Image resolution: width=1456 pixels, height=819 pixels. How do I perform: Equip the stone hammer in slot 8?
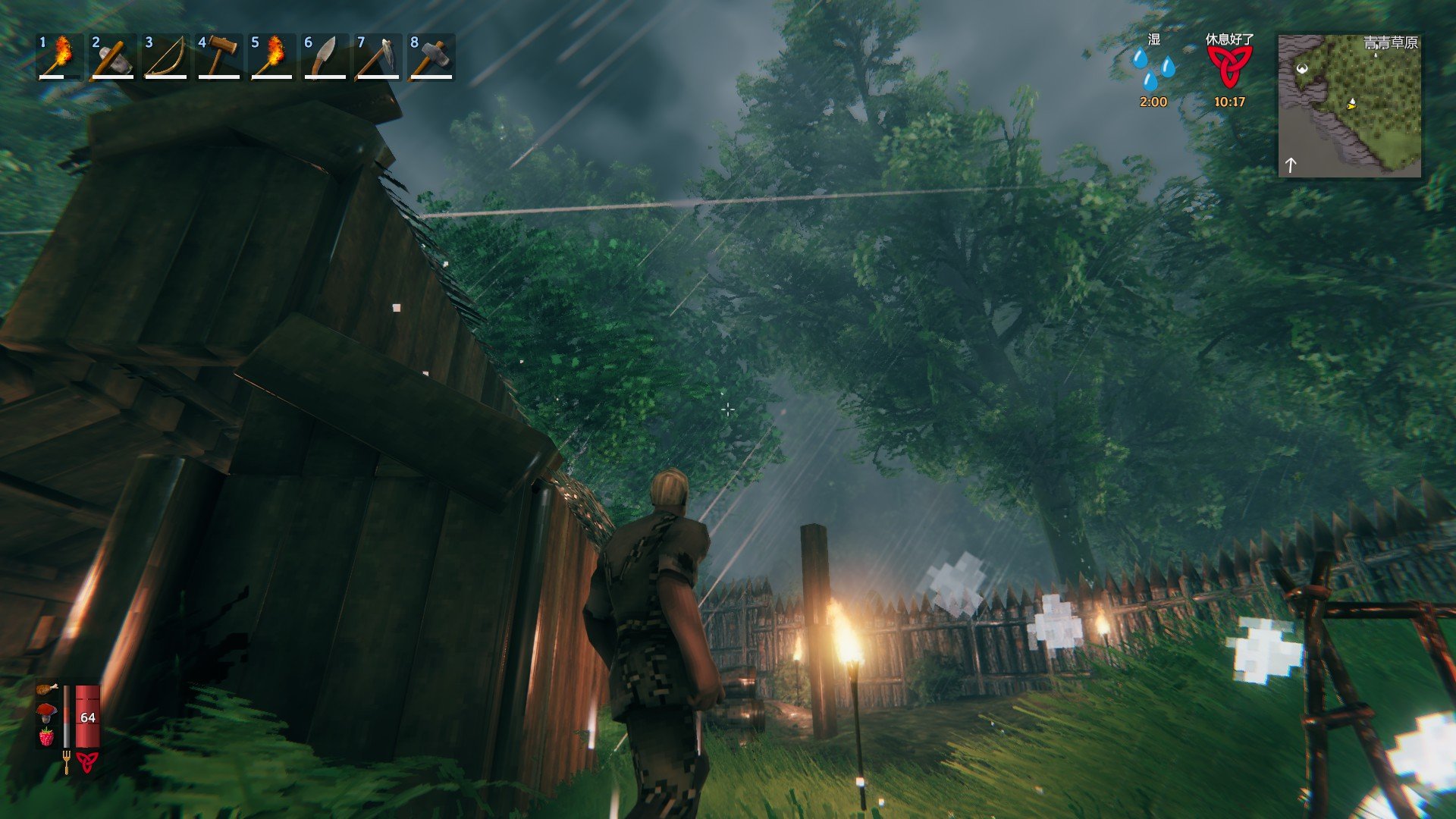pos(431,57)
